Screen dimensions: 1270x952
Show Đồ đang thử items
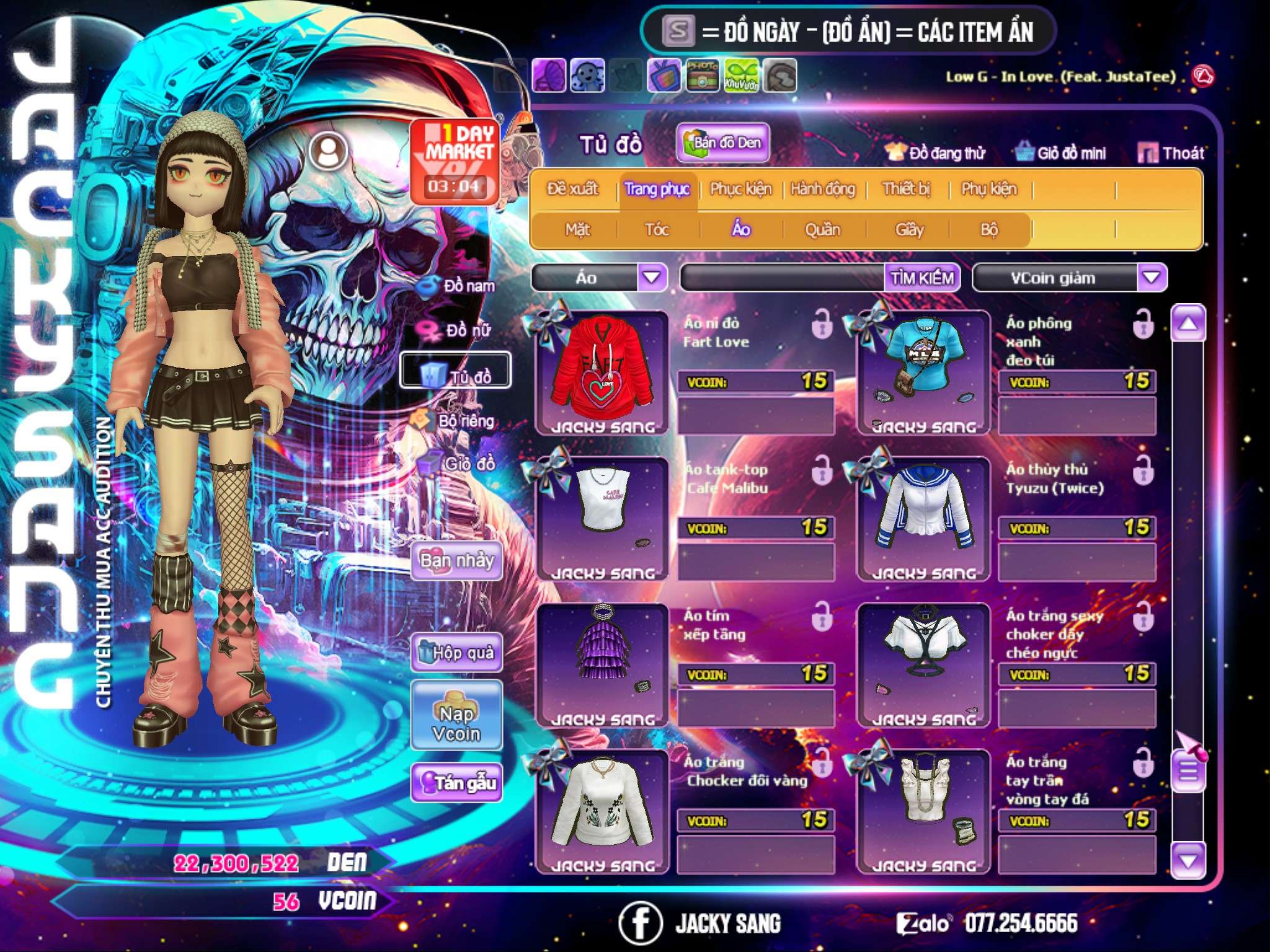coord(935,153)
